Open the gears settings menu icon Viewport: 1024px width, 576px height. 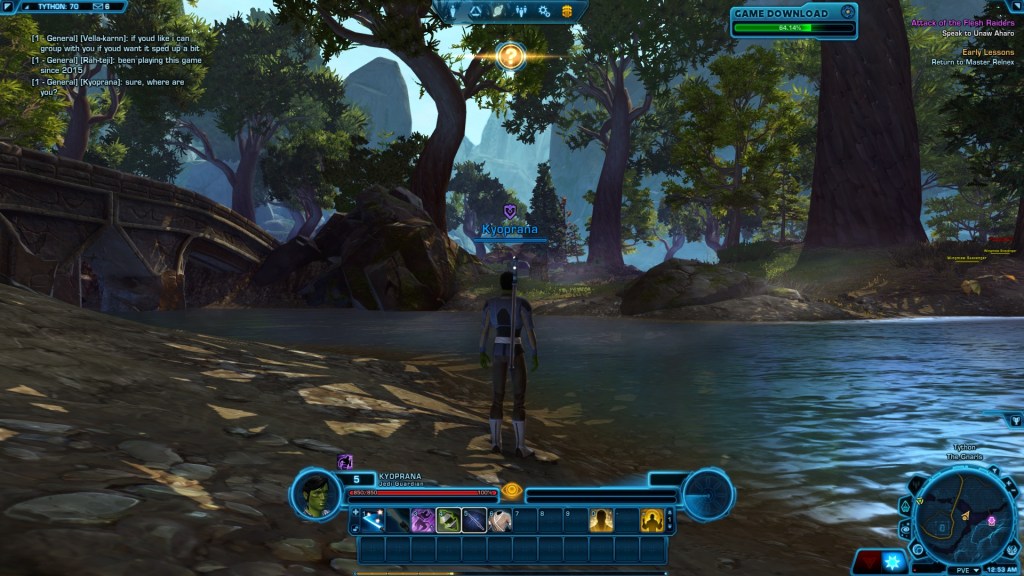pos(544,11)
